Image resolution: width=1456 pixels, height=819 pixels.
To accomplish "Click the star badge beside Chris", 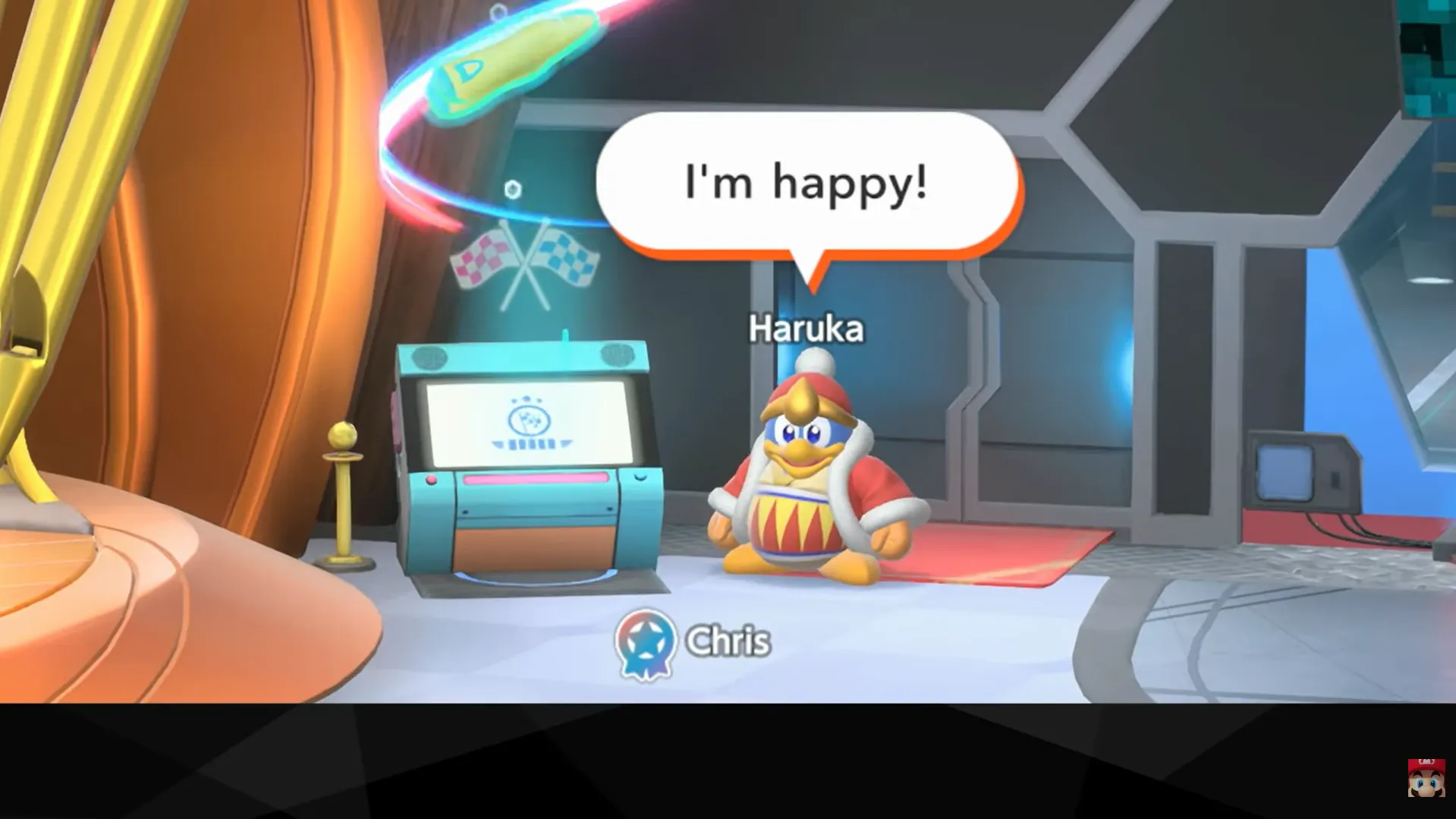I will (x=645, y=644).
